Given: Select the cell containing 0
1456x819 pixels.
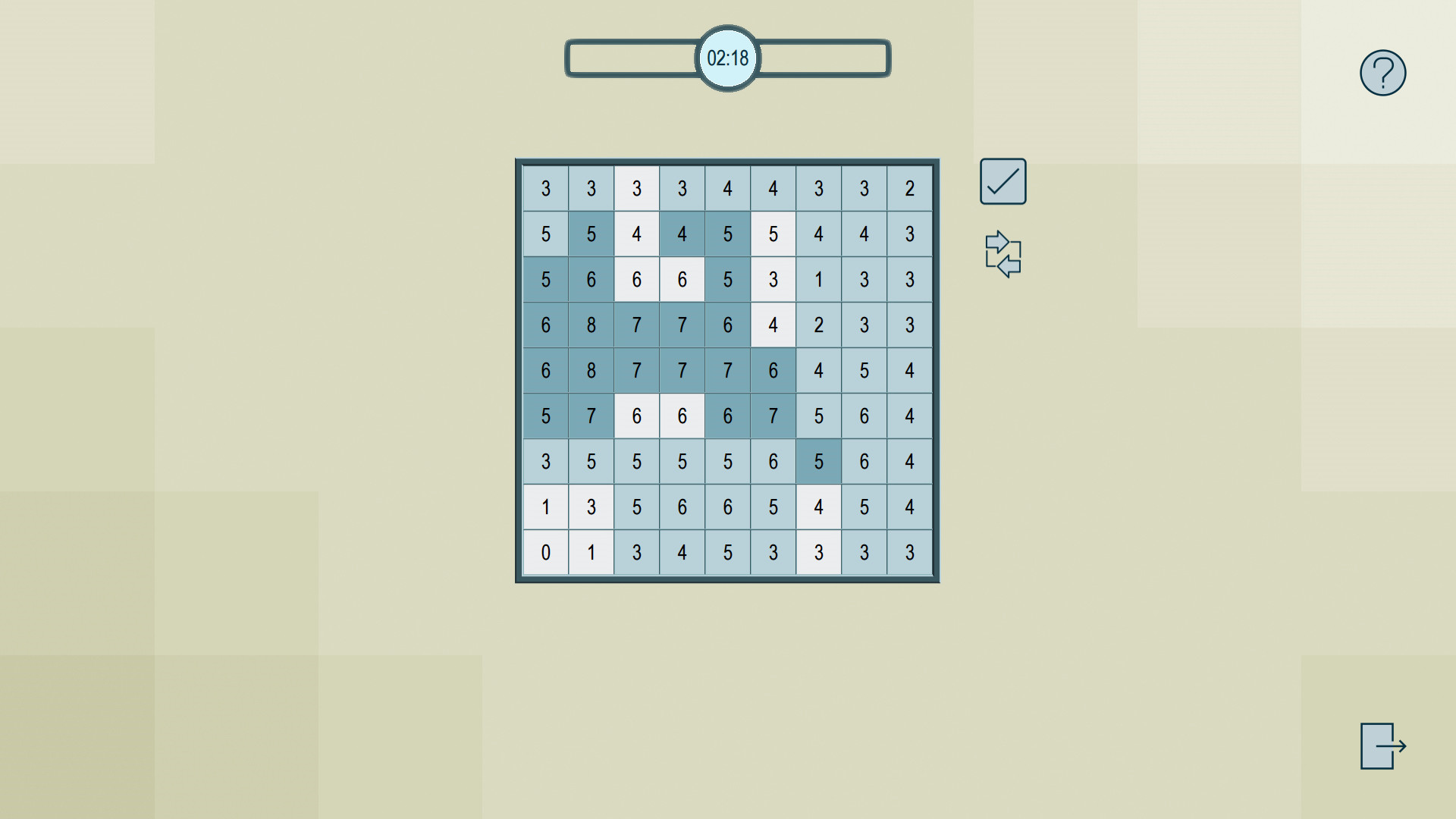Looking at the screenshot, I should (545, 553).
